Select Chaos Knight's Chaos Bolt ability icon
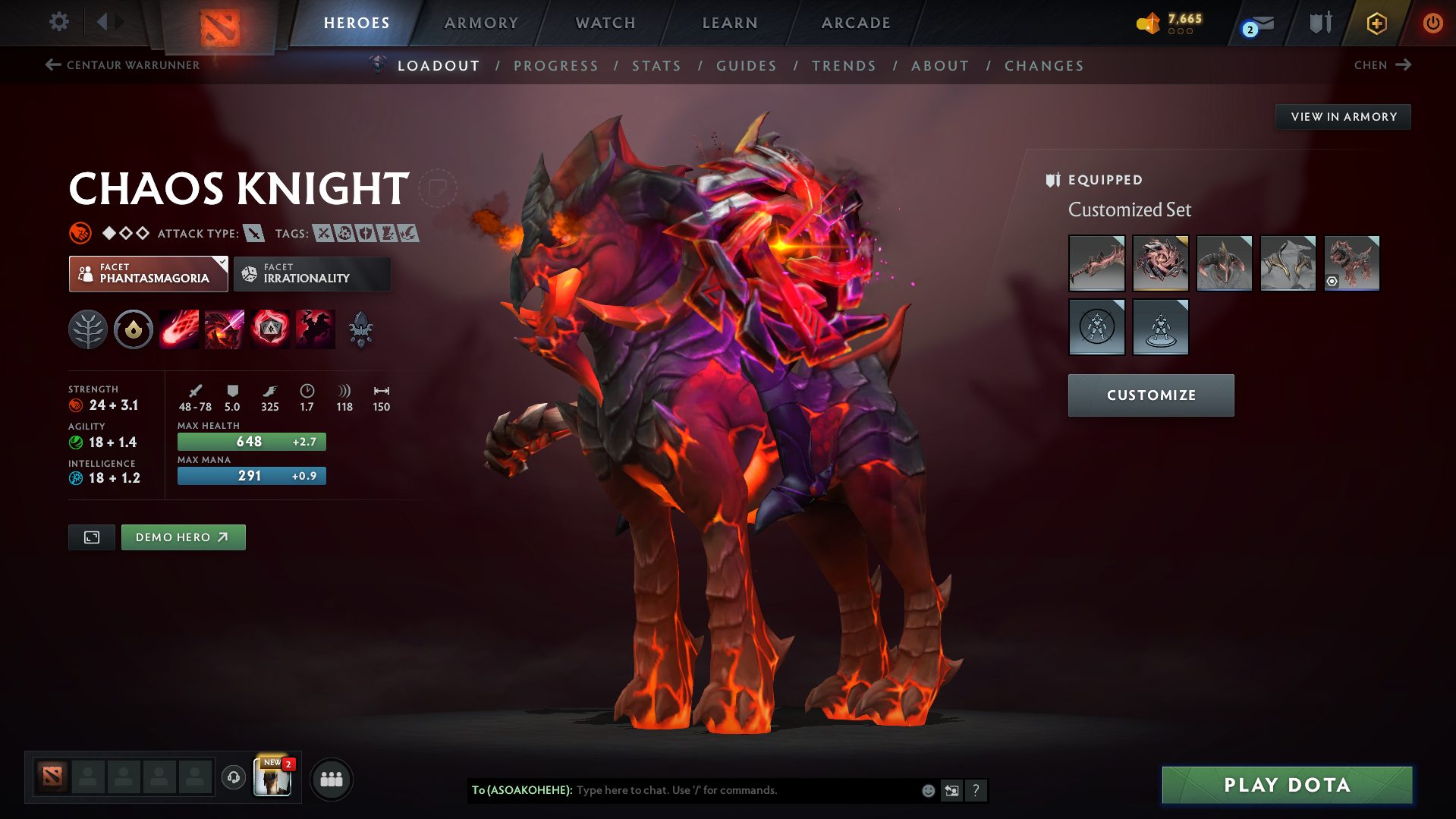The image size is (1456, 819). coord(179,329)
